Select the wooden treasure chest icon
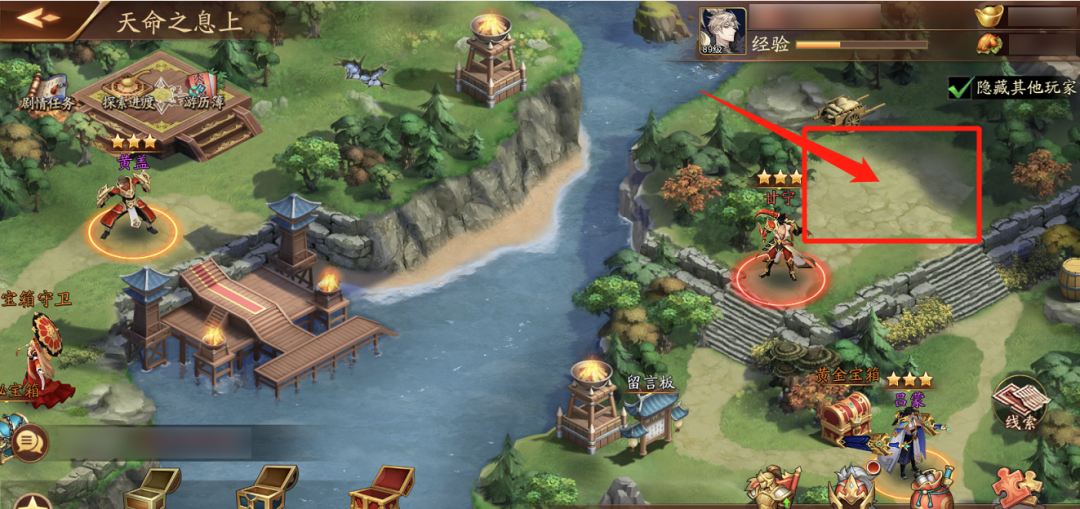The width and height of the screenshot is (1080, 509). tap(152, 489)
